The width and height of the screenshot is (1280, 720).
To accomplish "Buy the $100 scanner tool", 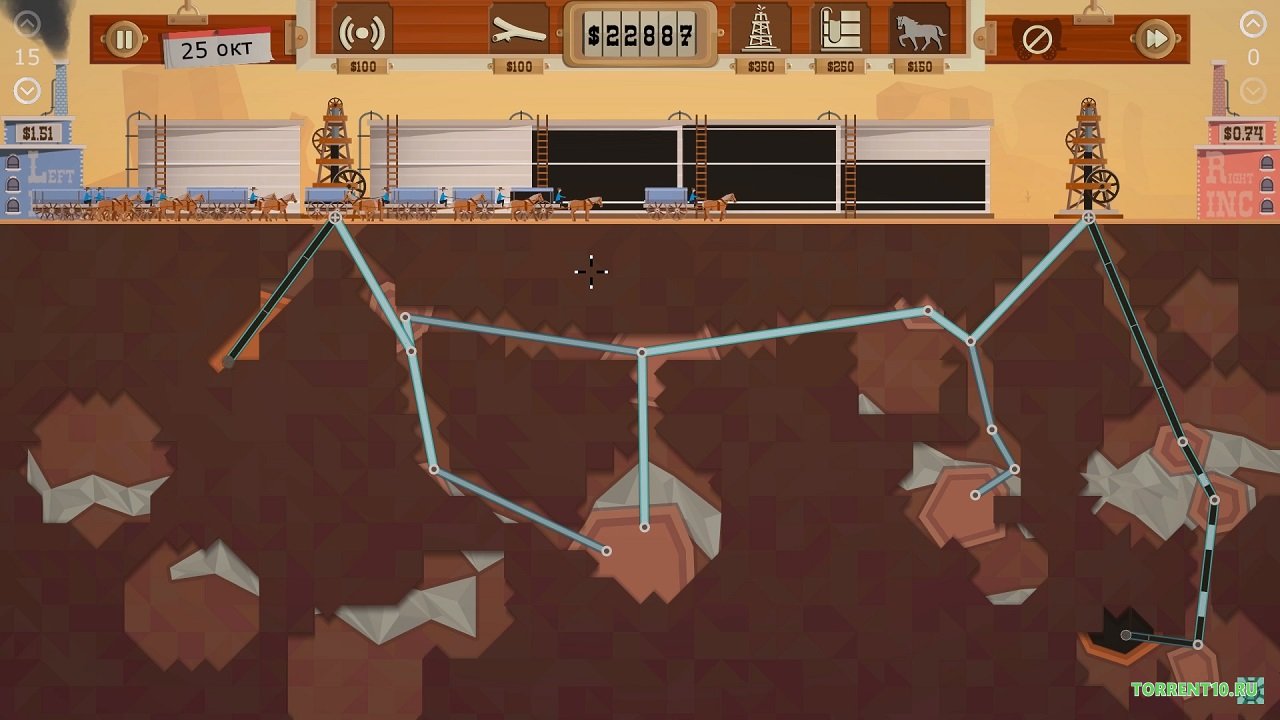I will [x=362, y=32].
